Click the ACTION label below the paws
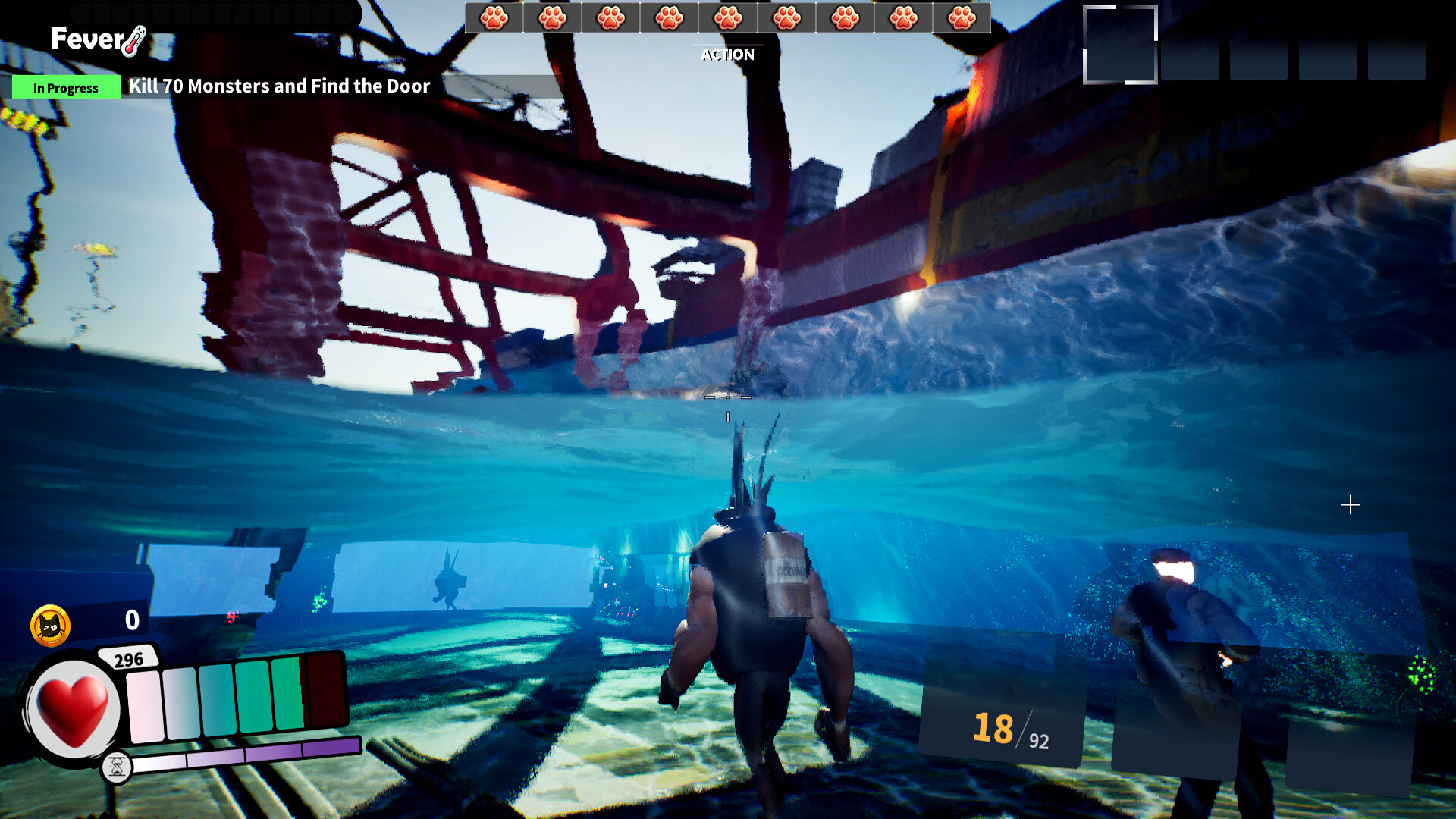 tap(727, 55)
